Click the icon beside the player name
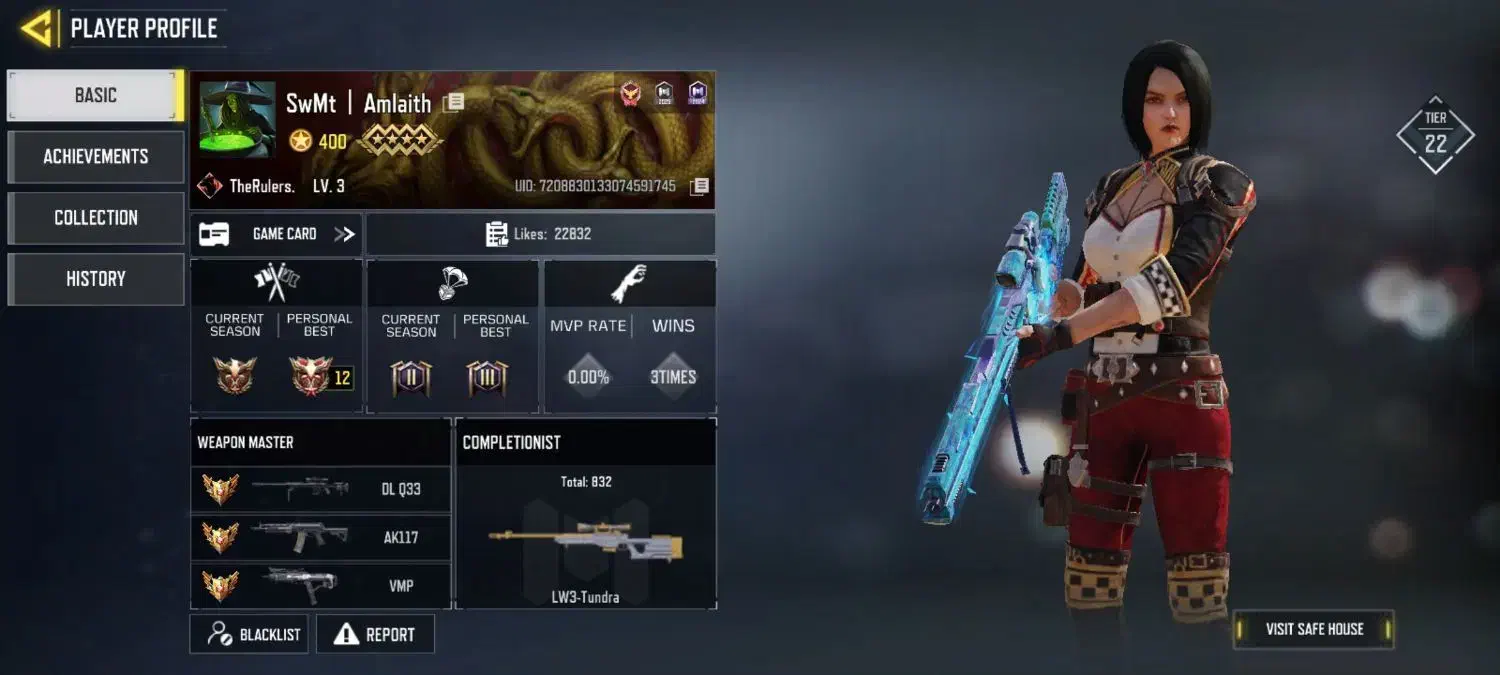Screen dimensions: 1500x675 click(453, 102)
